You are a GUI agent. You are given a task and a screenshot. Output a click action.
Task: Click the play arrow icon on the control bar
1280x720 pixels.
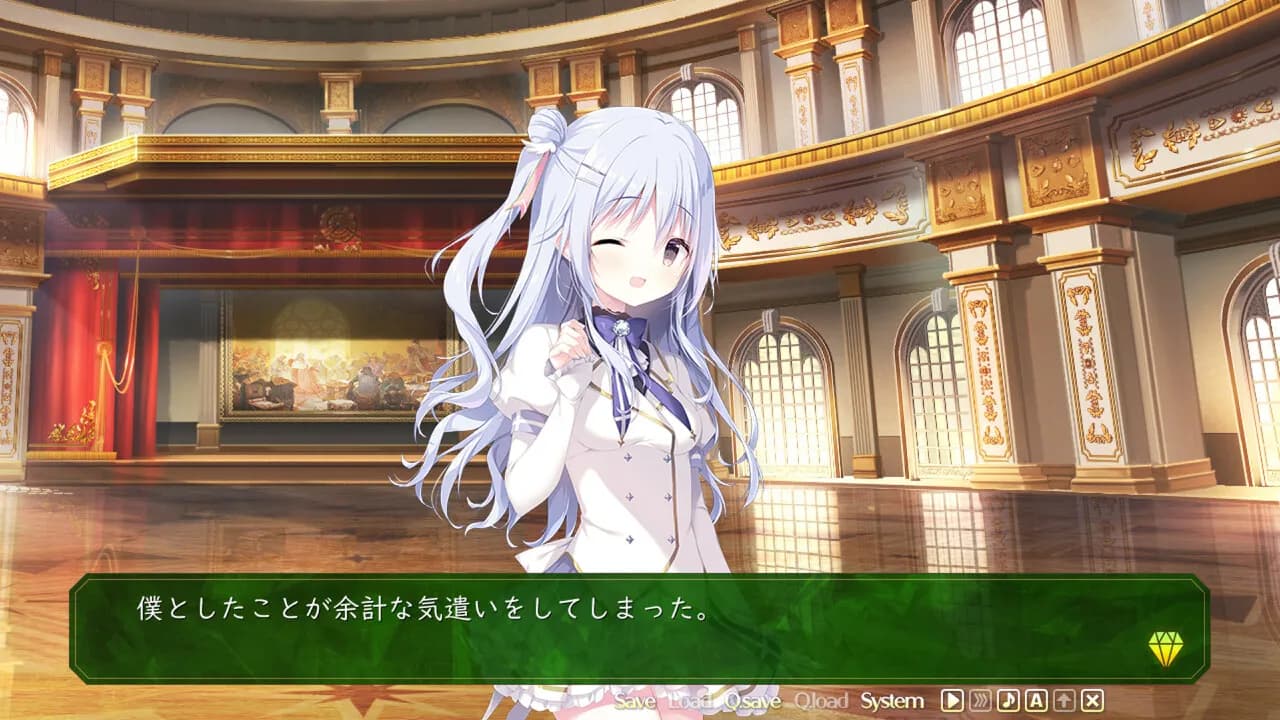[x=953, y=702]
